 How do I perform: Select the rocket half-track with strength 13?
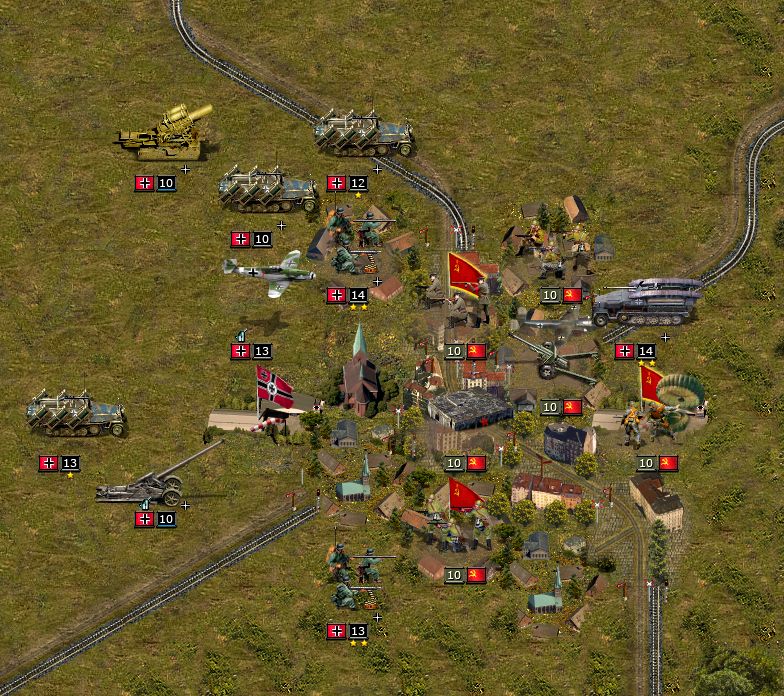tap(76, 413)
